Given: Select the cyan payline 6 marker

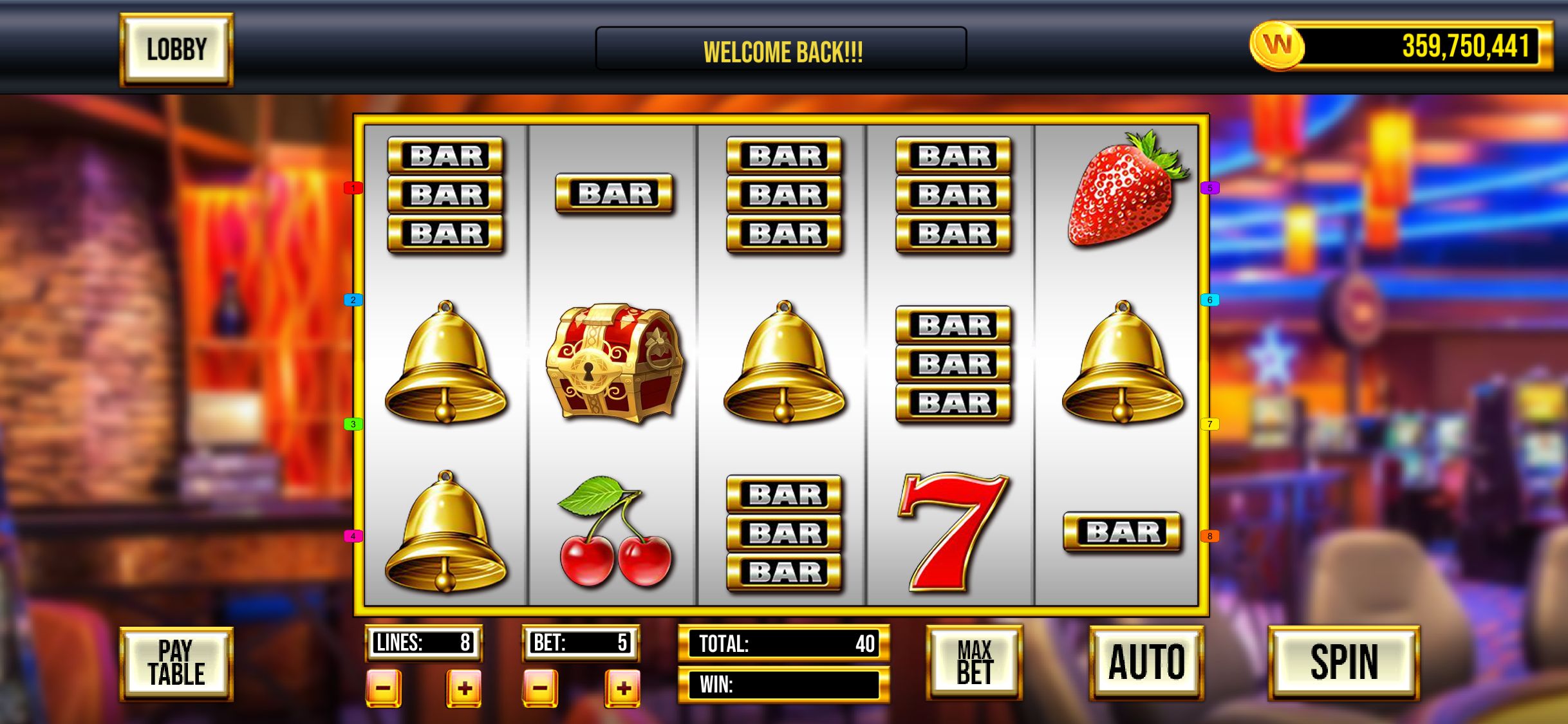Looking at the screenshot, I should click(x=1209, y=300).
